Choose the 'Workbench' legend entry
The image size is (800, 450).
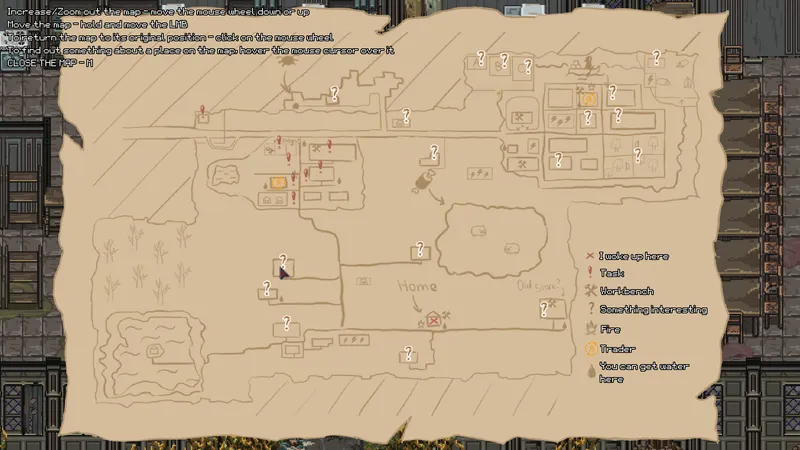pos(626,291)
